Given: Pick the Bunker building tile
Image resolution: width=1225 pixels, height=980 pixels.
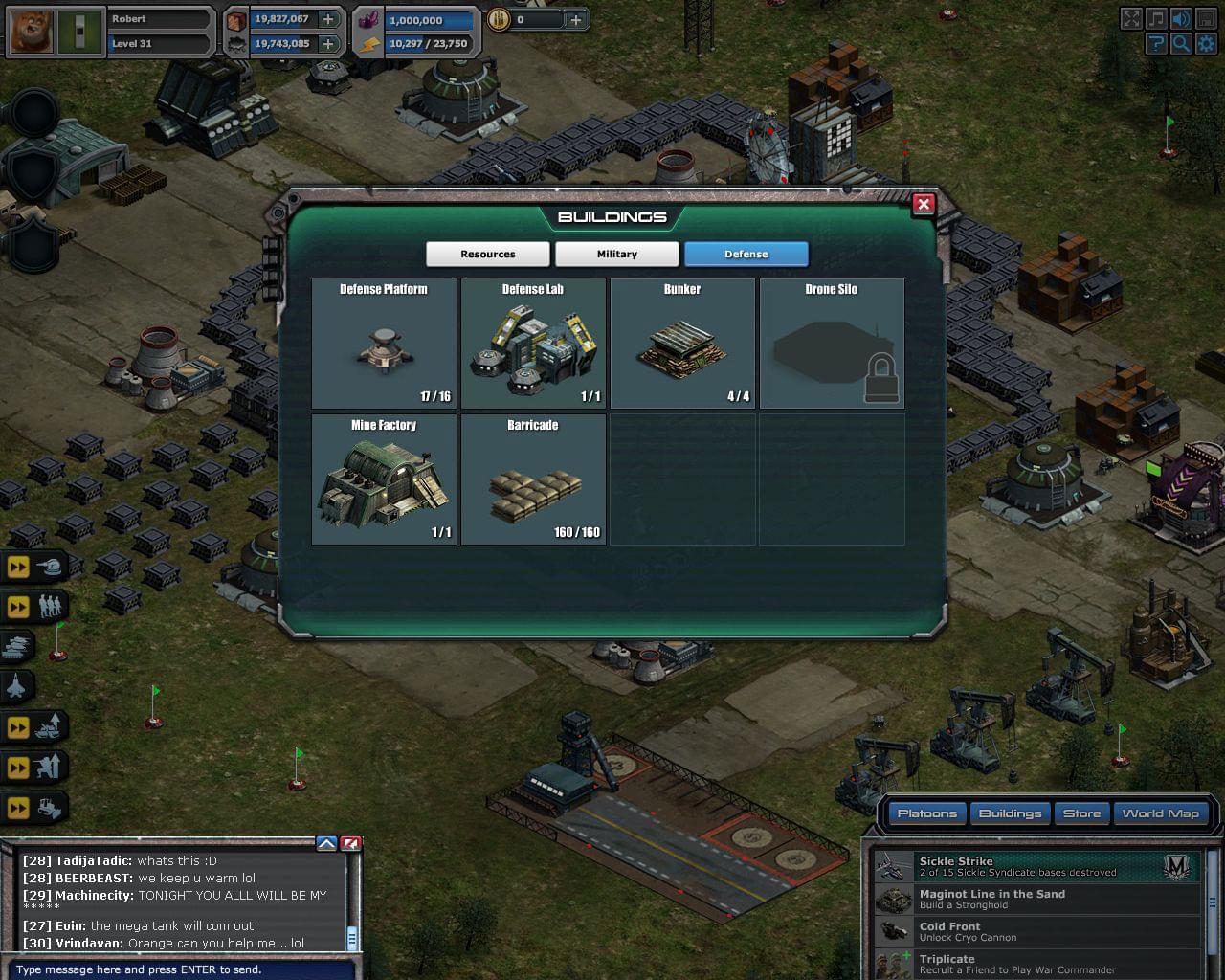Looking at the screenshot, I should [682, 344].
